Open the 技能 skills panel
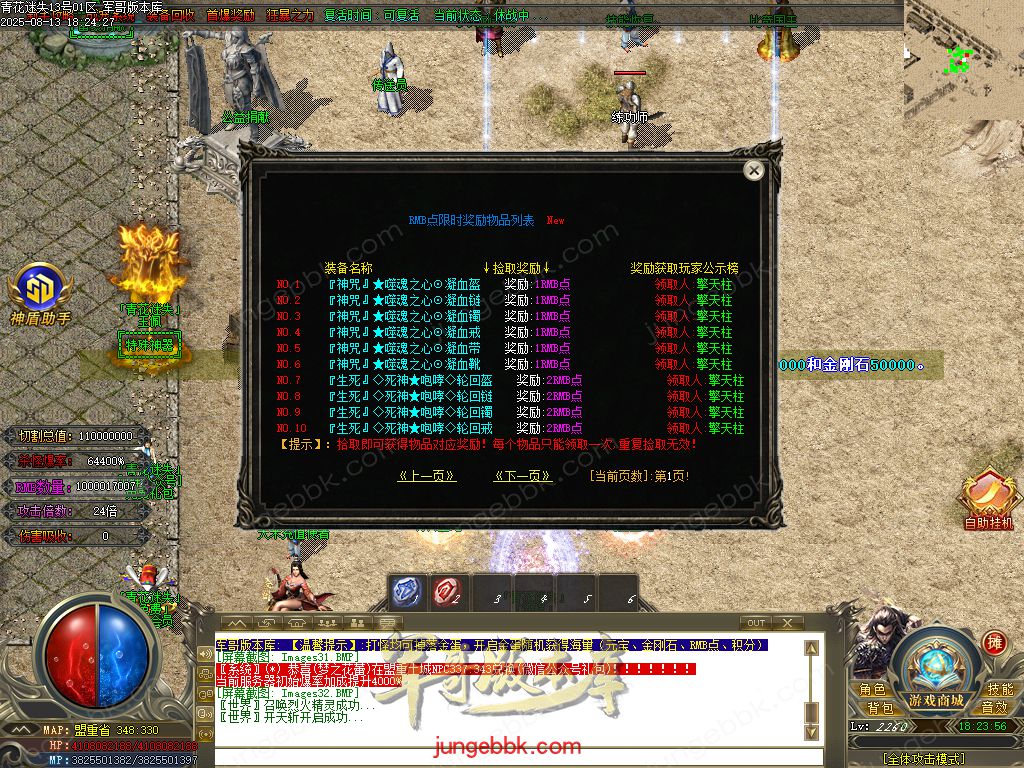 click(x=1000, y=690)
